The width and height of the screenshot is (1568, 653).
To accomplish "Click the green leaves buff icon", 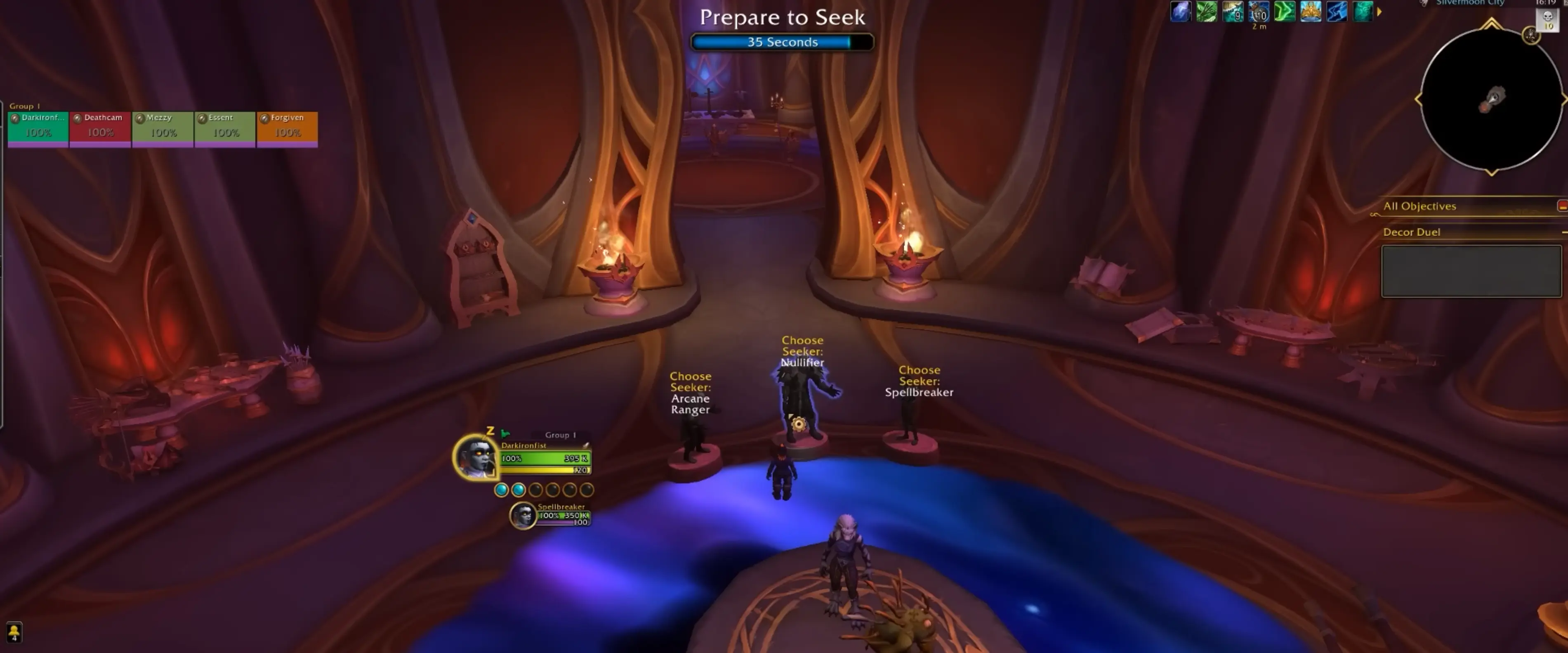I will [1206, 12].
